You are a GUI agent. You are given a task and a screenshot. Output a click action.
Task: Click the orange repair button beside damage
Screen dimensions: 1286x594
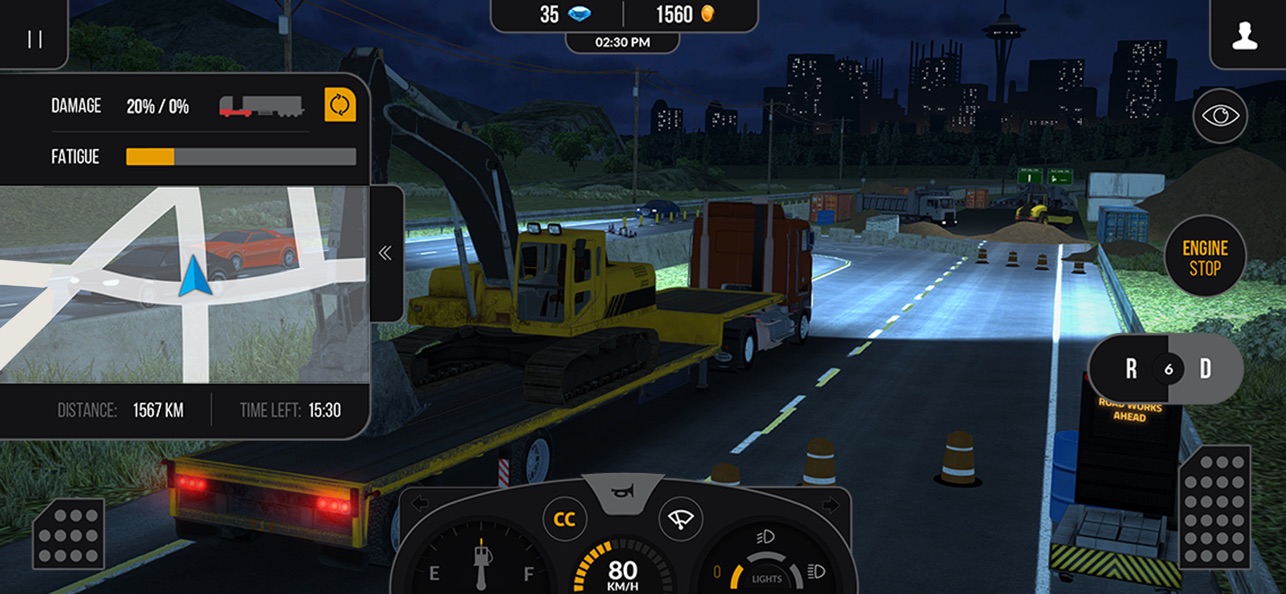pos(340,105)
